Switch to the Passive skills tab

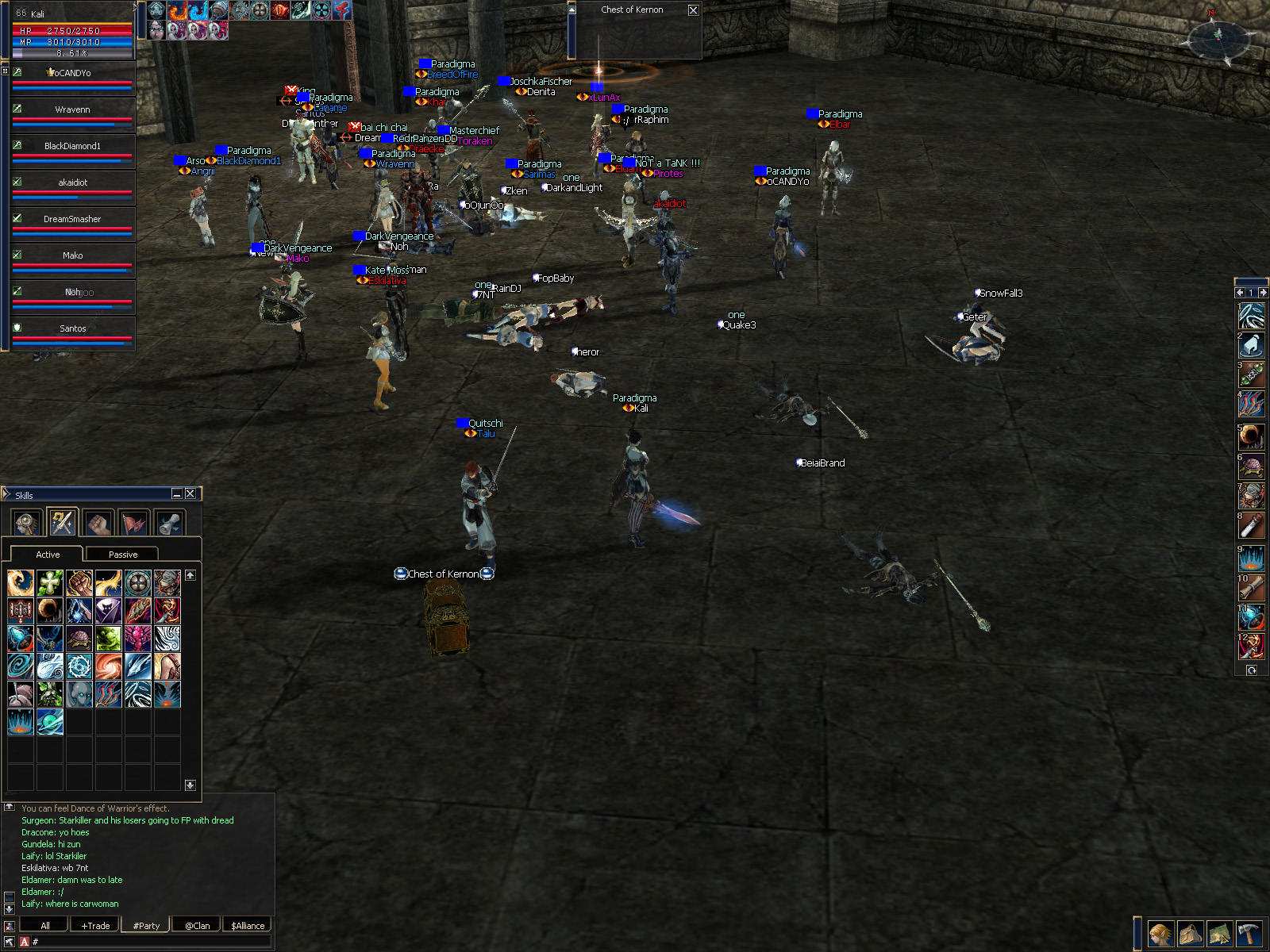(122, 555)
